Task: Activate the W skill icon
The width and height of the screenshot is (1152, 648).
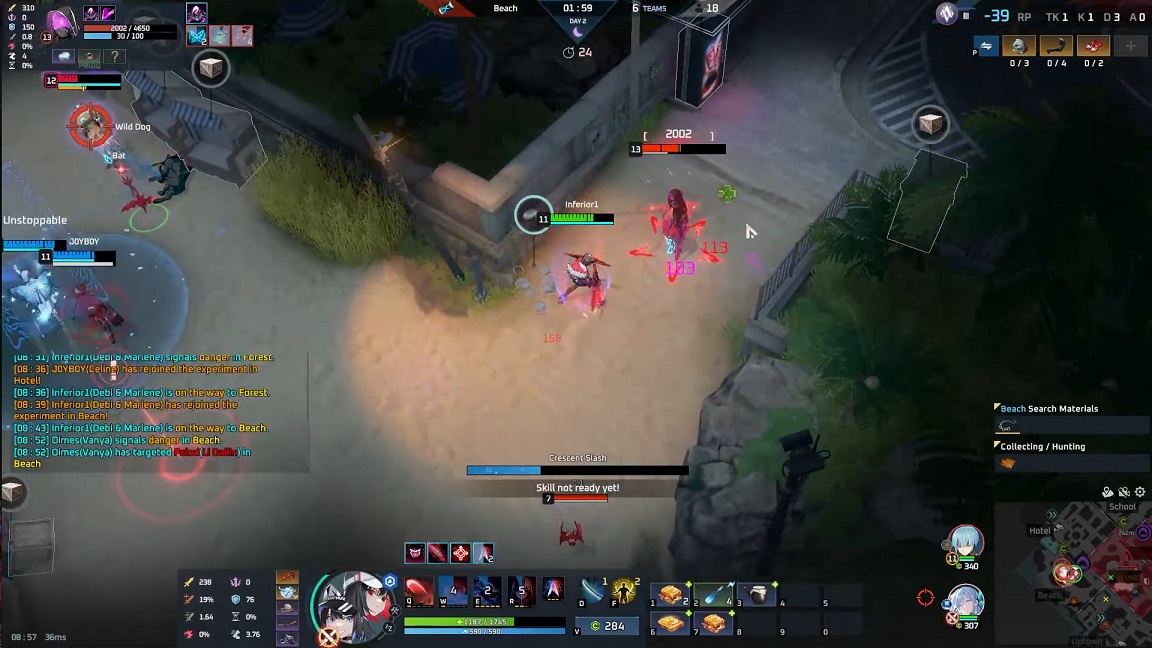Action: 453,590
